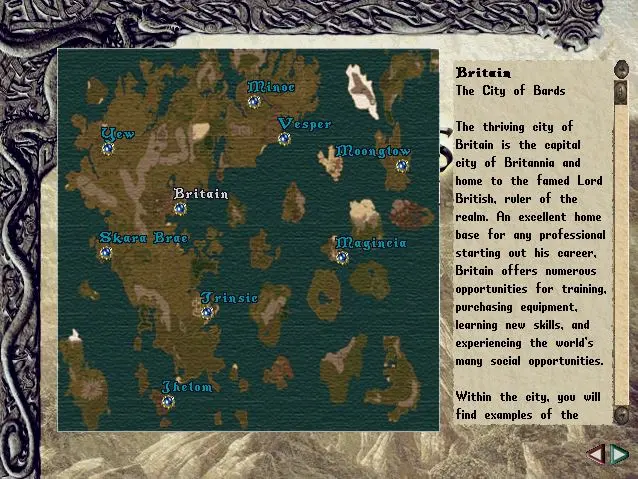Viewport: 638px width, 479px height.
Task: Pick the Yew marker on the map
Action: pos(108,148)
